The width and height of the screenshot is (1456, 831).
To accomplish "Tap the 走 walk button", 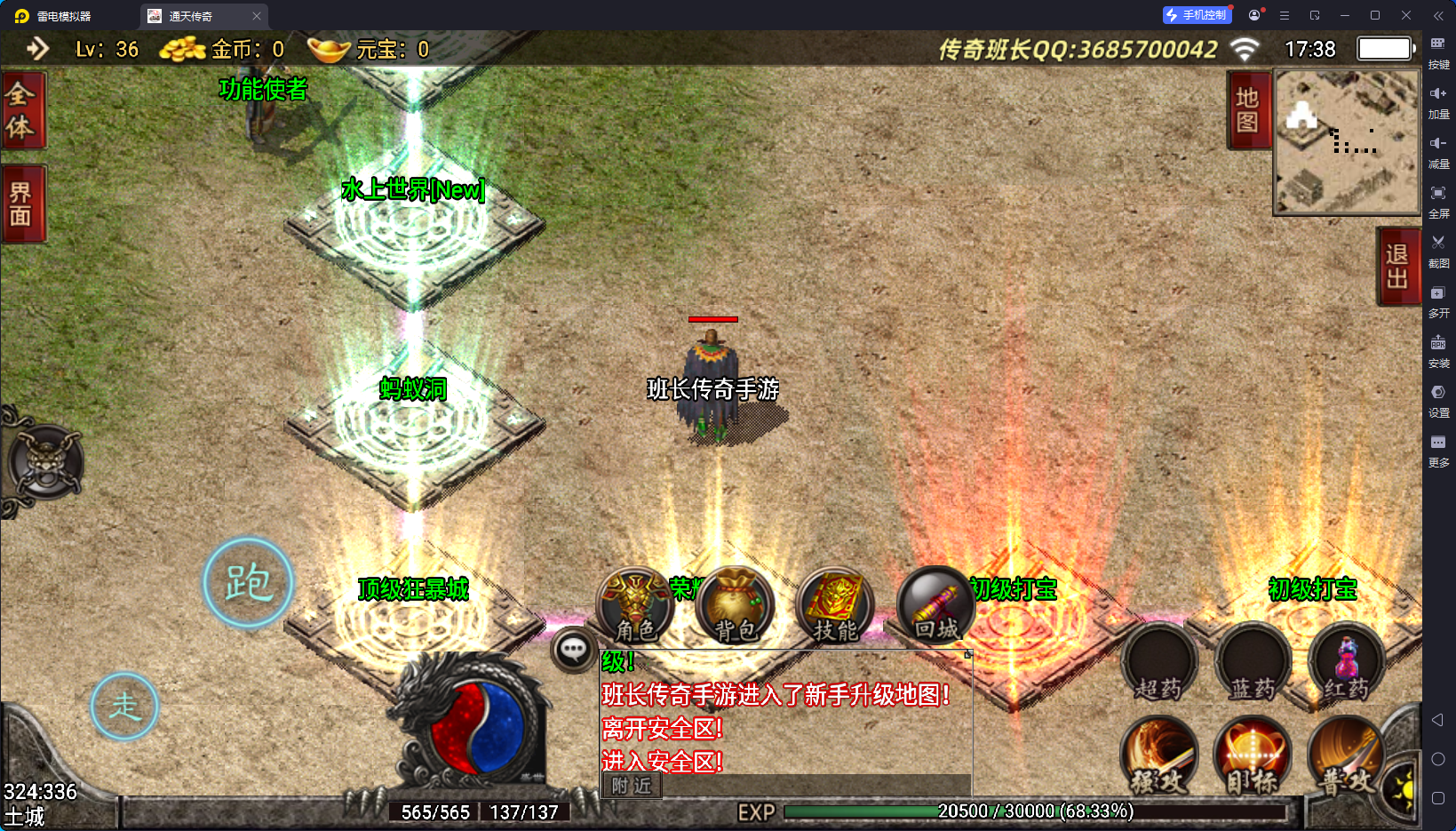I will click(x=124, y=707).
